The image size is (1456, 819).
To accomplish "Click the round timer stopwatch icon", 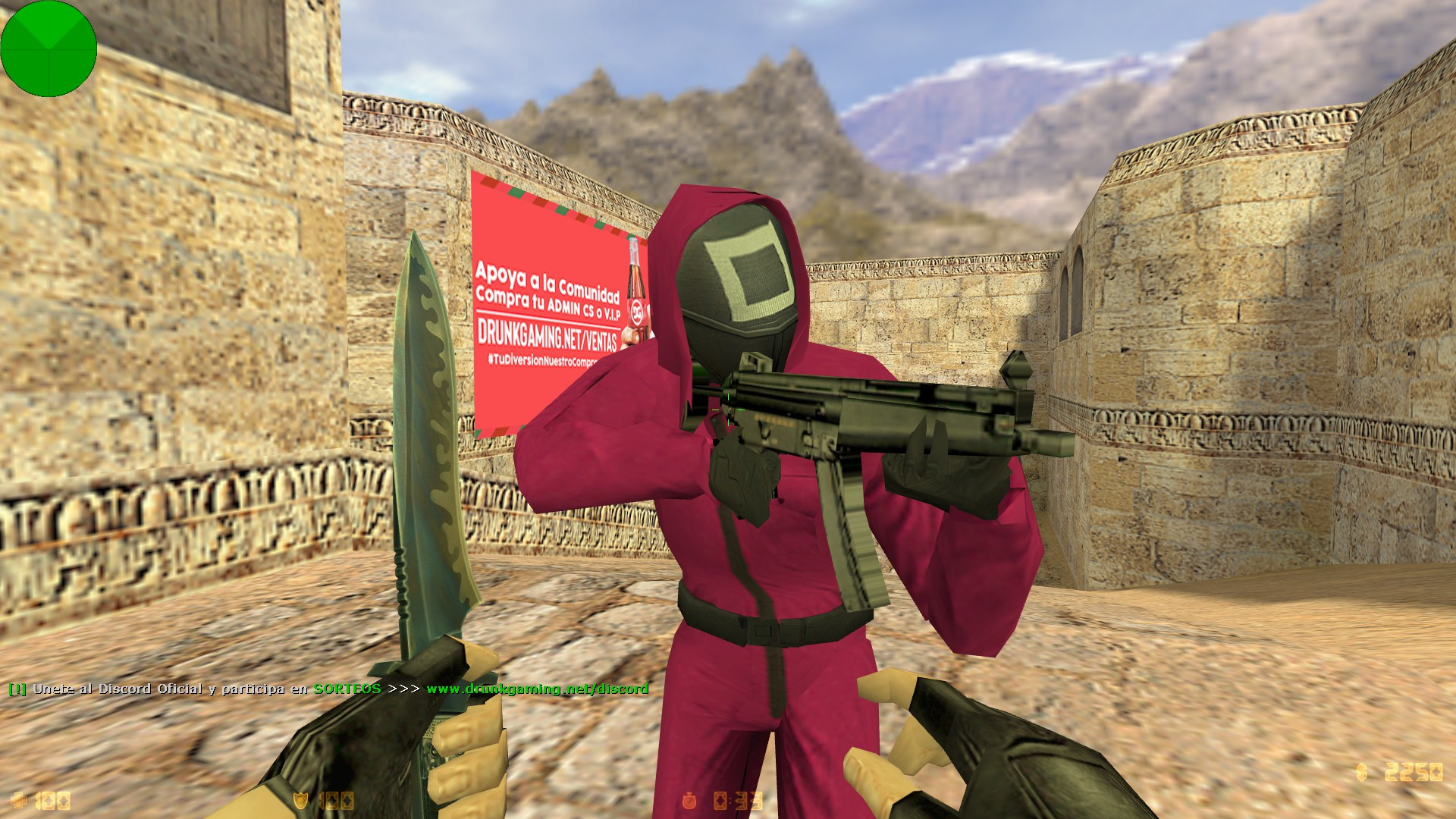I will [x=689, y=800].
